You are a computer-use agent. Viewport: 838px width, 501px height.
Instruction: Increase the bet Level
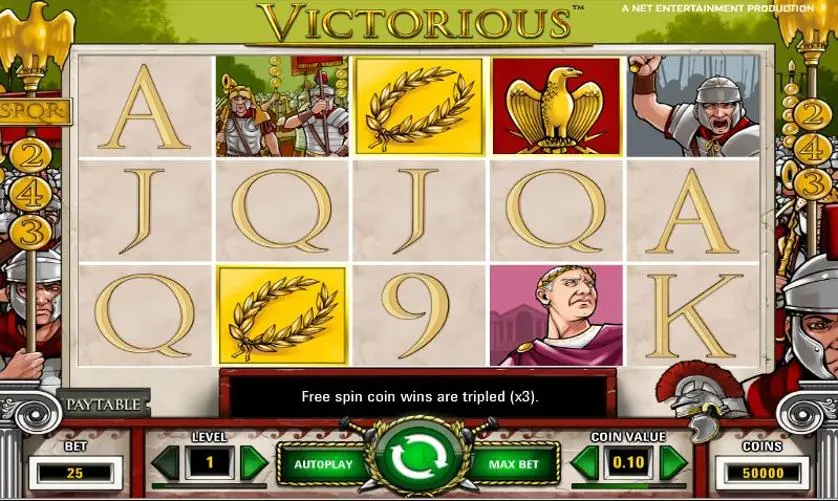pyautogui.click(x=254, y=462)
